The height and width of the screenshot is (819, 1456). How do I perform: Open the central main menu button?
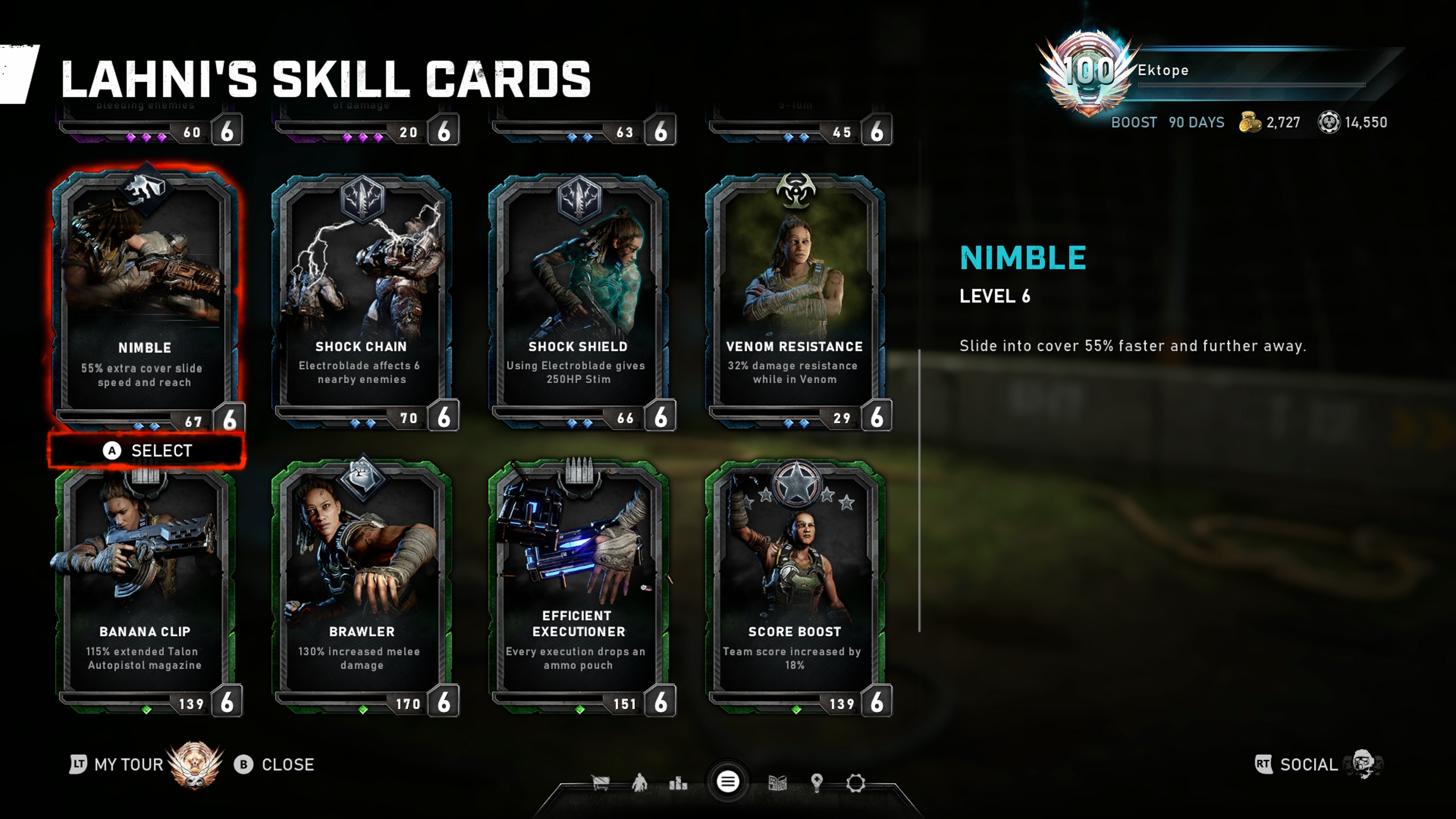728,782
